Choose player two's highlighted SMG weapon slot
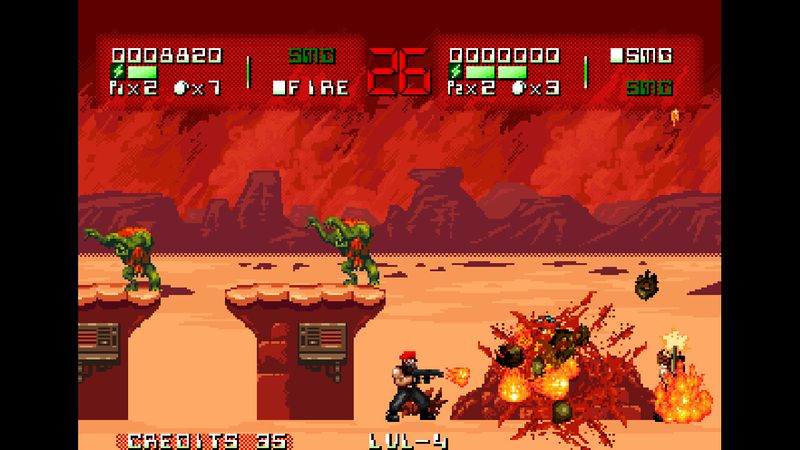This screenshot has height=450, width=800. click(641, 56)
